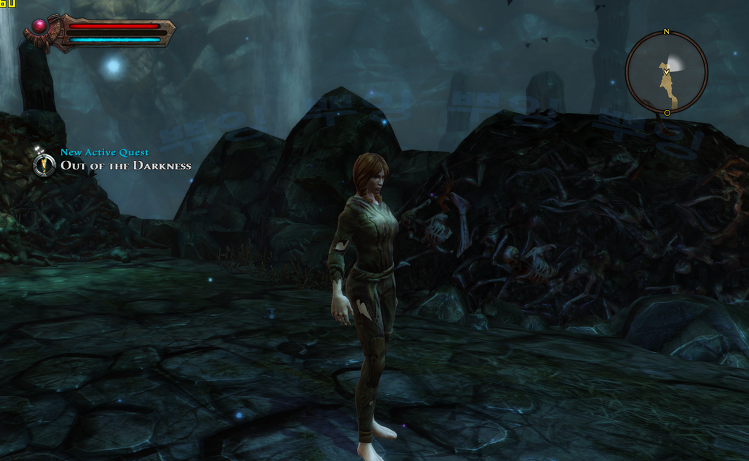The height and width of the screenshot is (461, 749).
Task: Select the quest marker icon beside the quest title
Action: pos(44,162)
